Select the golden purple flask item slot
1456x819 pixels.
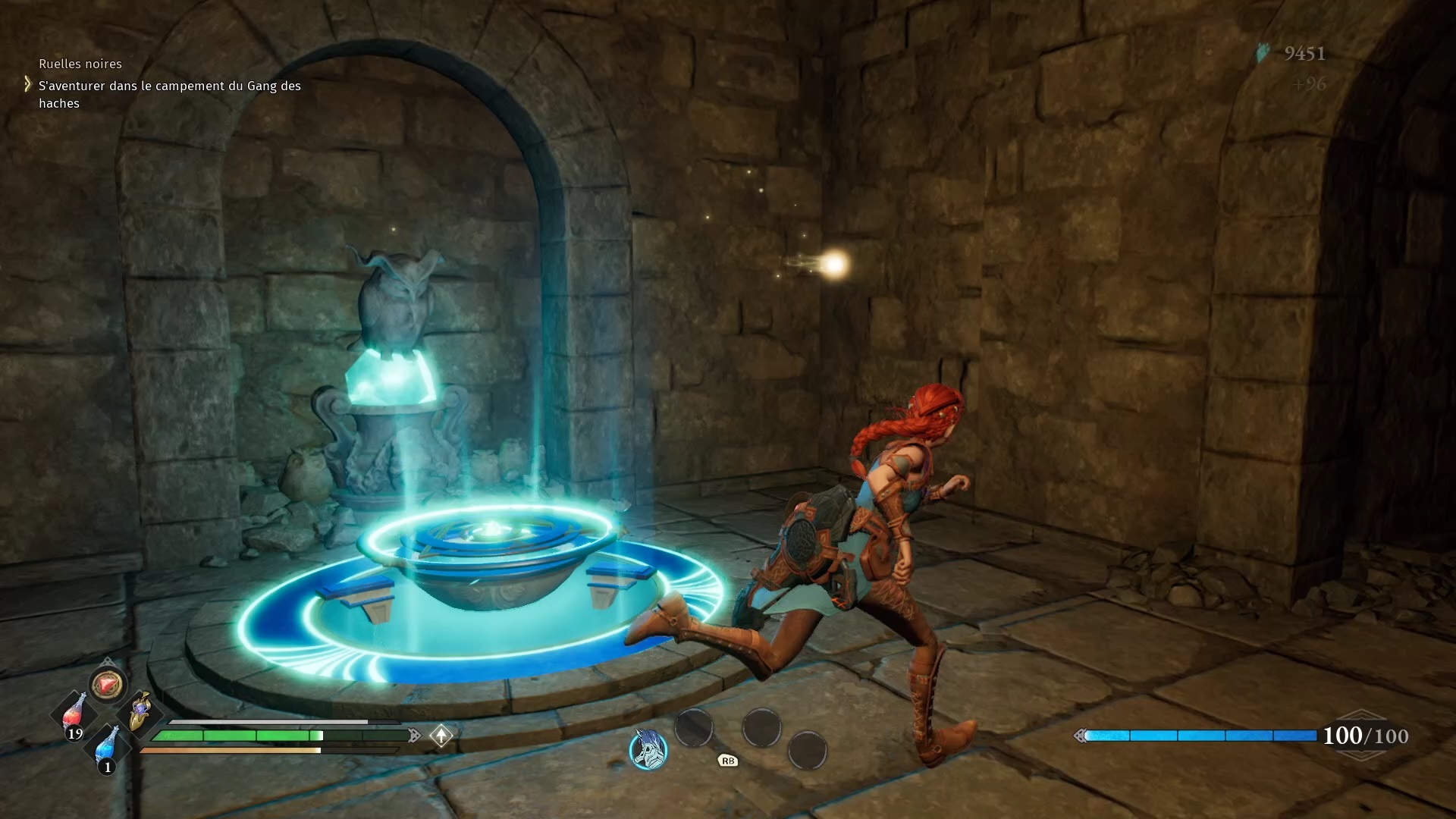click(x=140, y=712)
